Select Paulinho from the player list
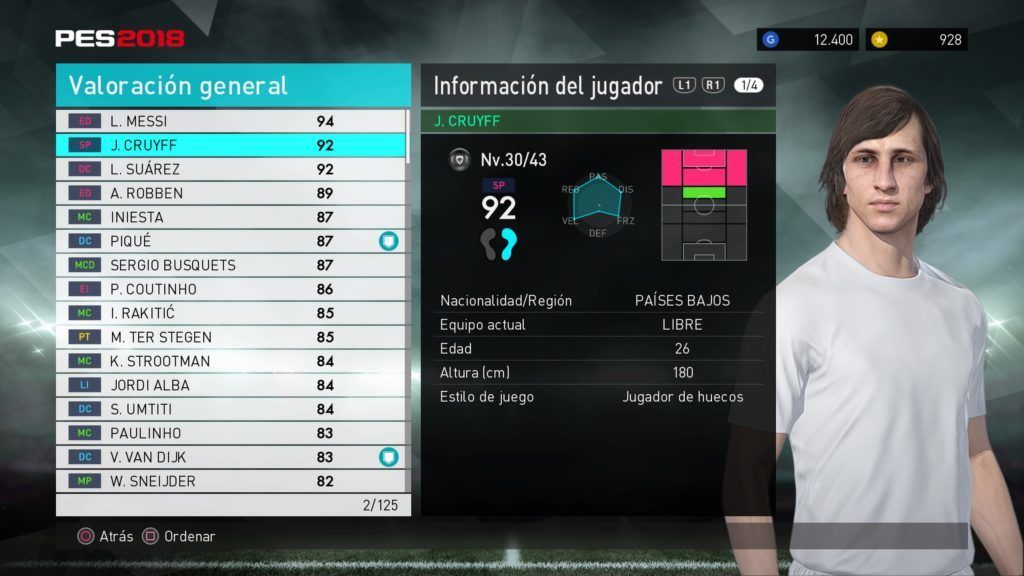Screen dimensions: 1024x576 [232, 433]
